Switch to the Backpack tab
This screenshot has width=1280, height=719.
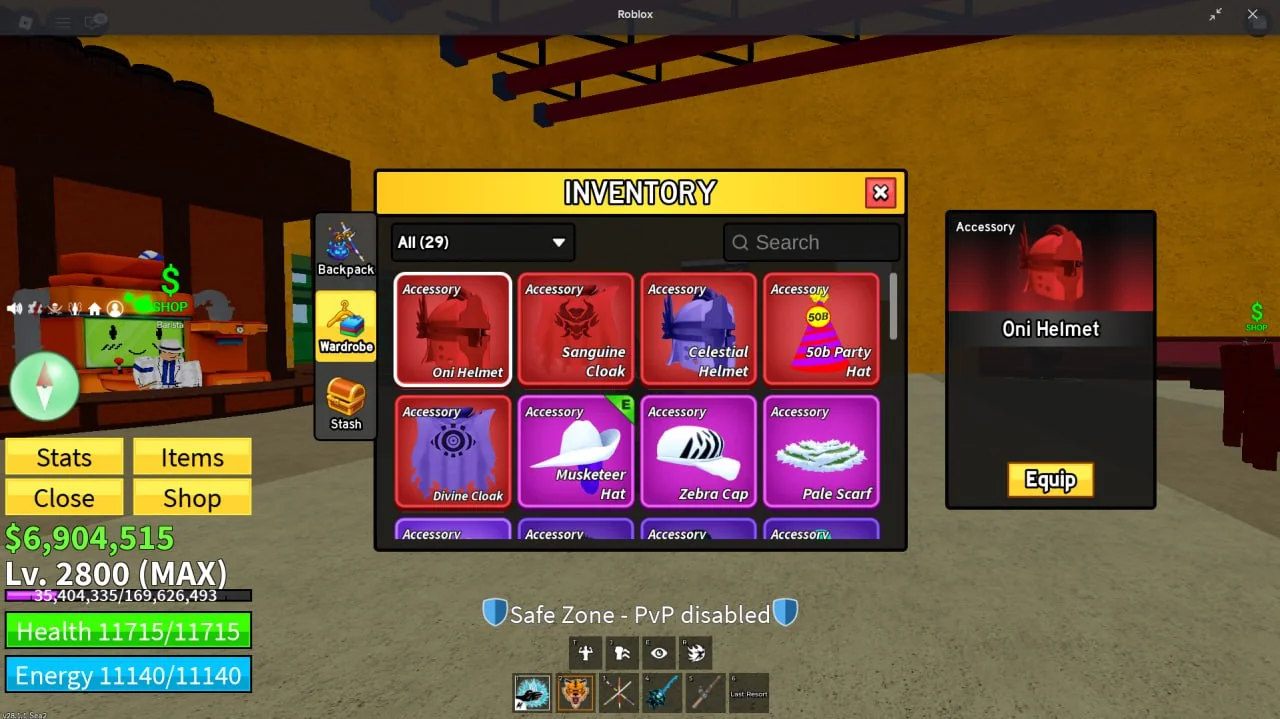coord(346,250)
